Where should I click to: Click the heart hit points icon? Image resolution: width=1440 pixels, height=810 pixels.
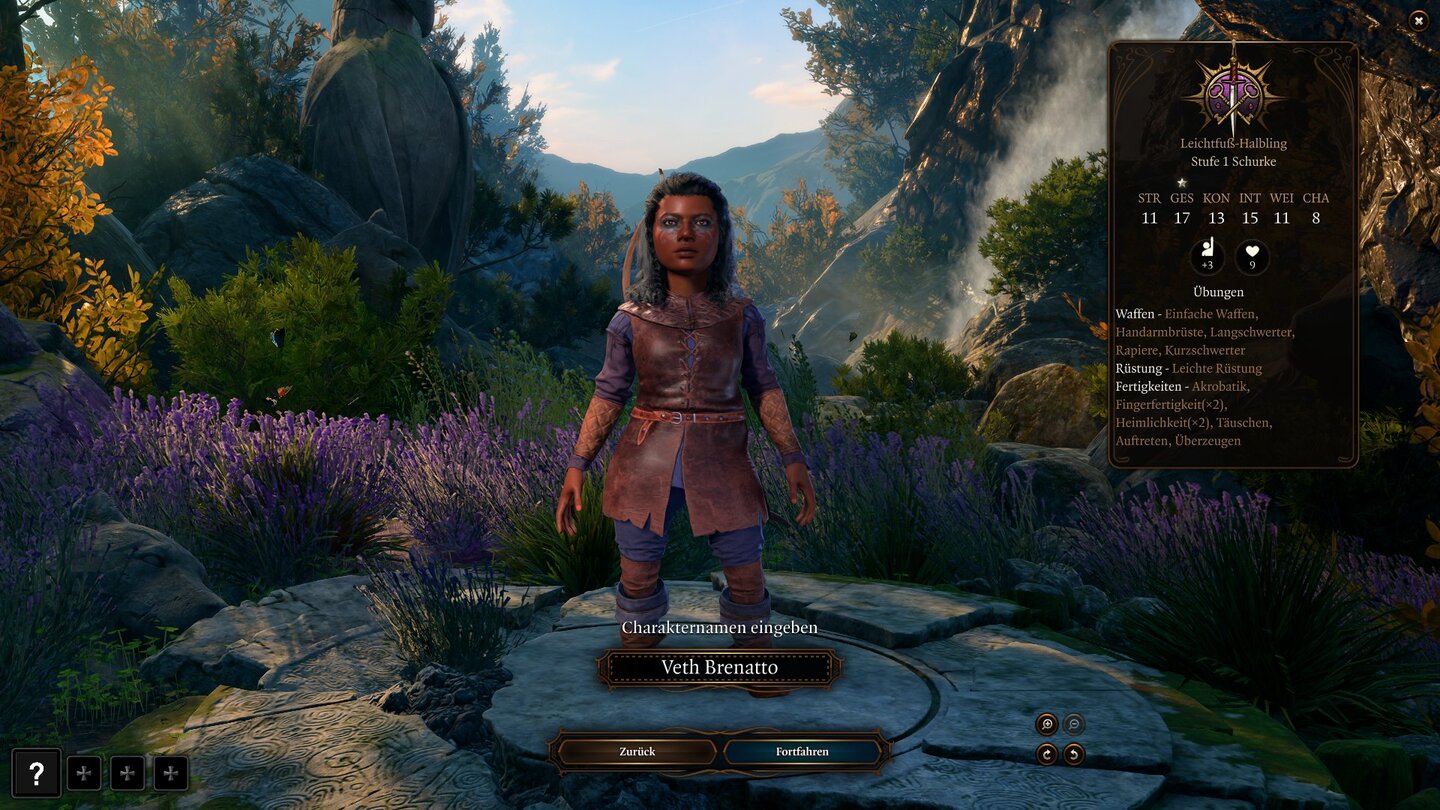click(x=1252, y=257)
